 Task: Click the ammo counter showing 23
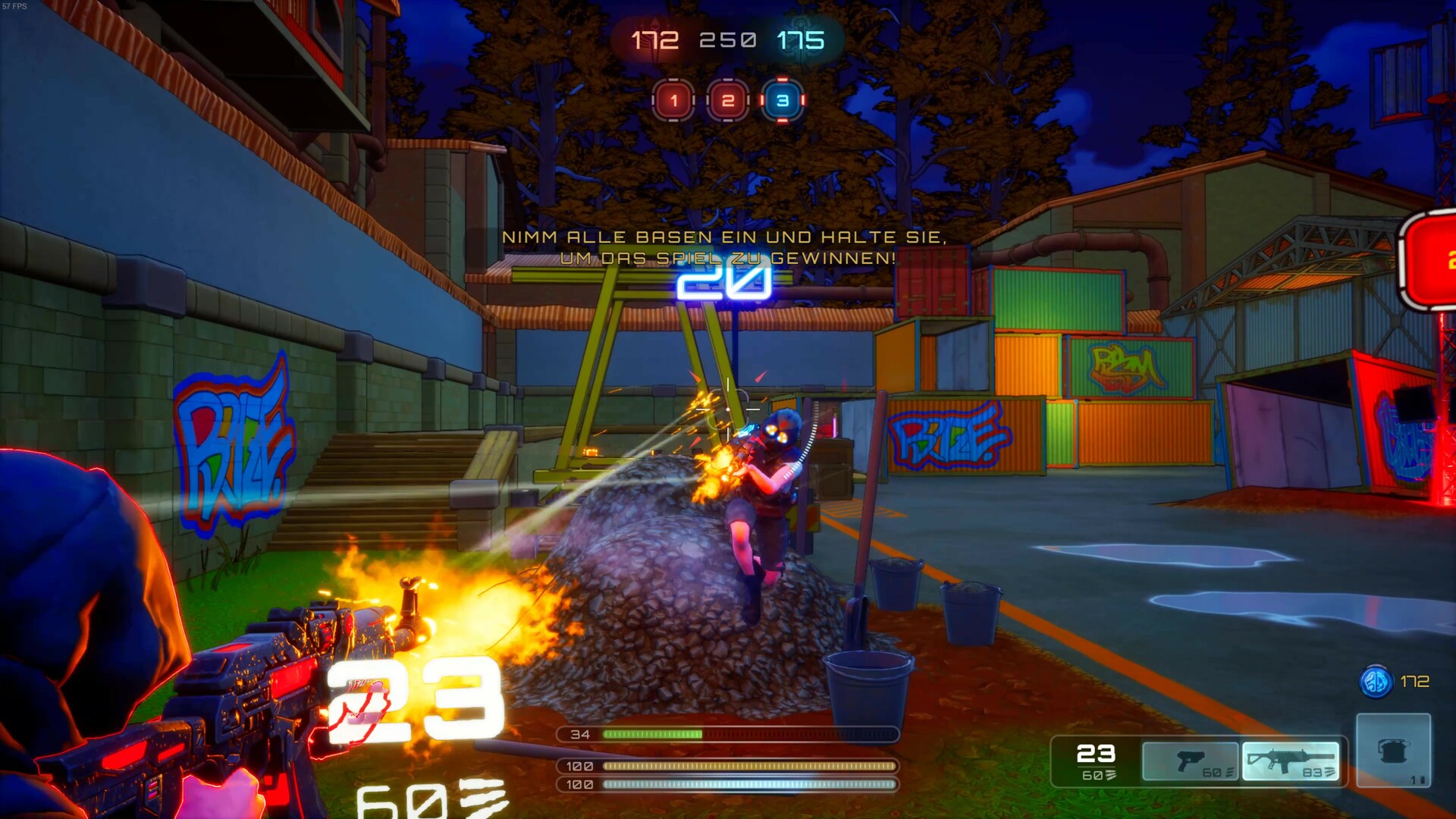click(1095, 754)
